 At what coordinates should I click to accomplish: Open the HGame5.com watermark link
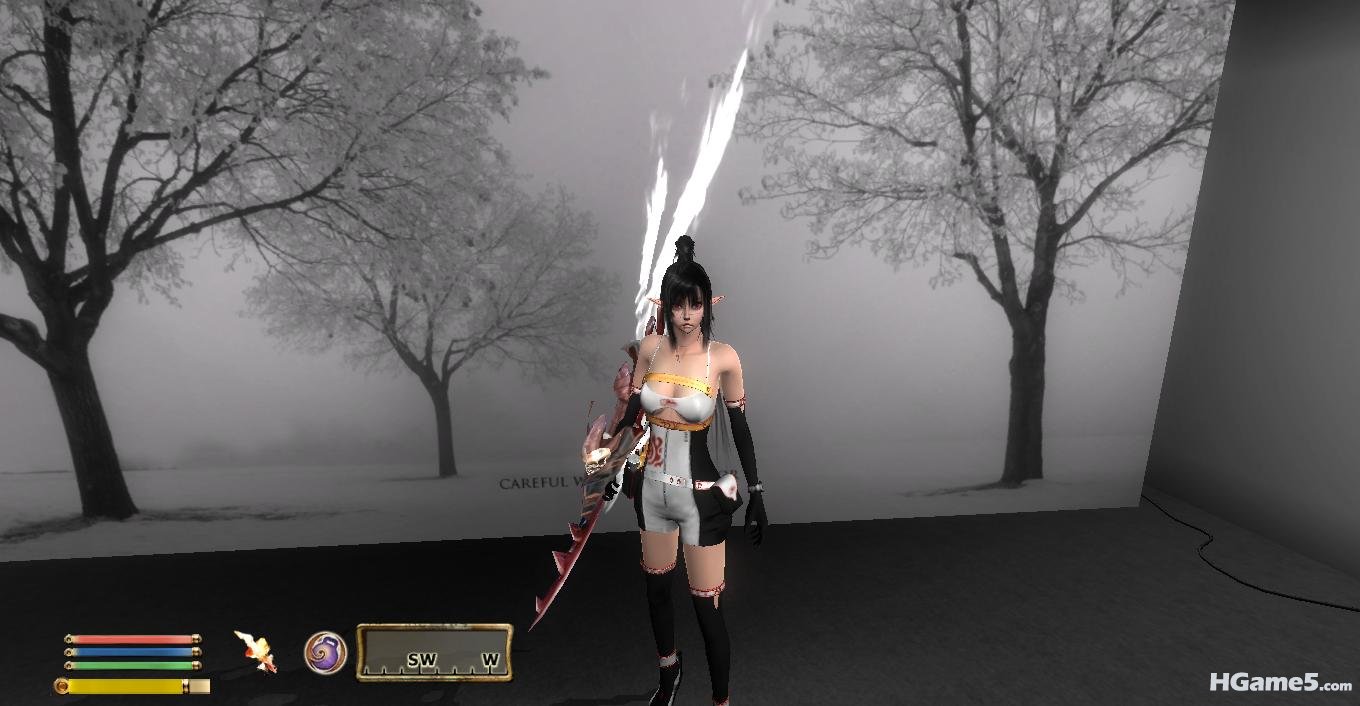pyautogui.click(x=1279, y=683)
